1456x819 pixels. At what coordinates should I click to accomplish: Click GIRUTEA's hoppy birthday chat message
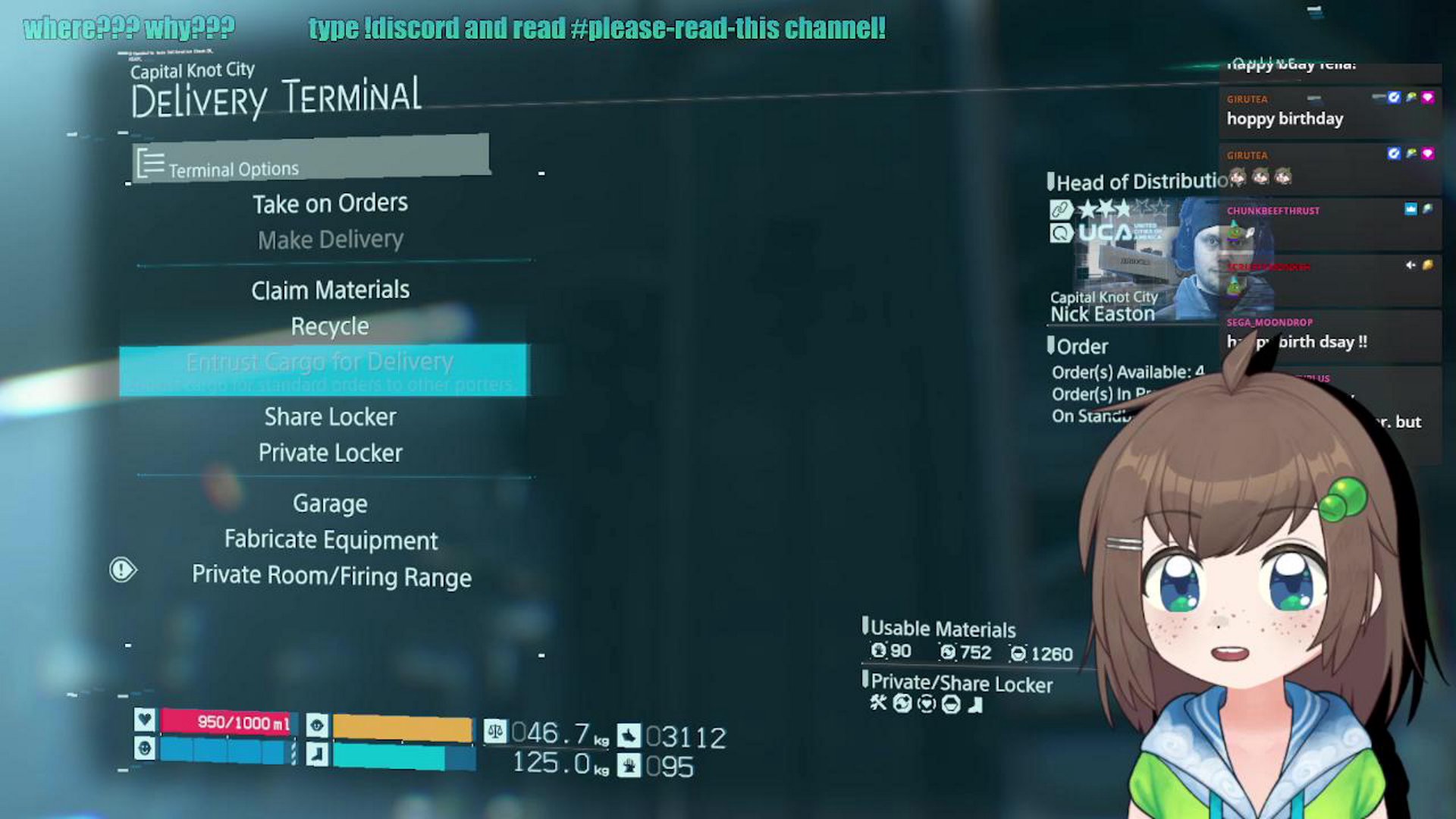1285,119
